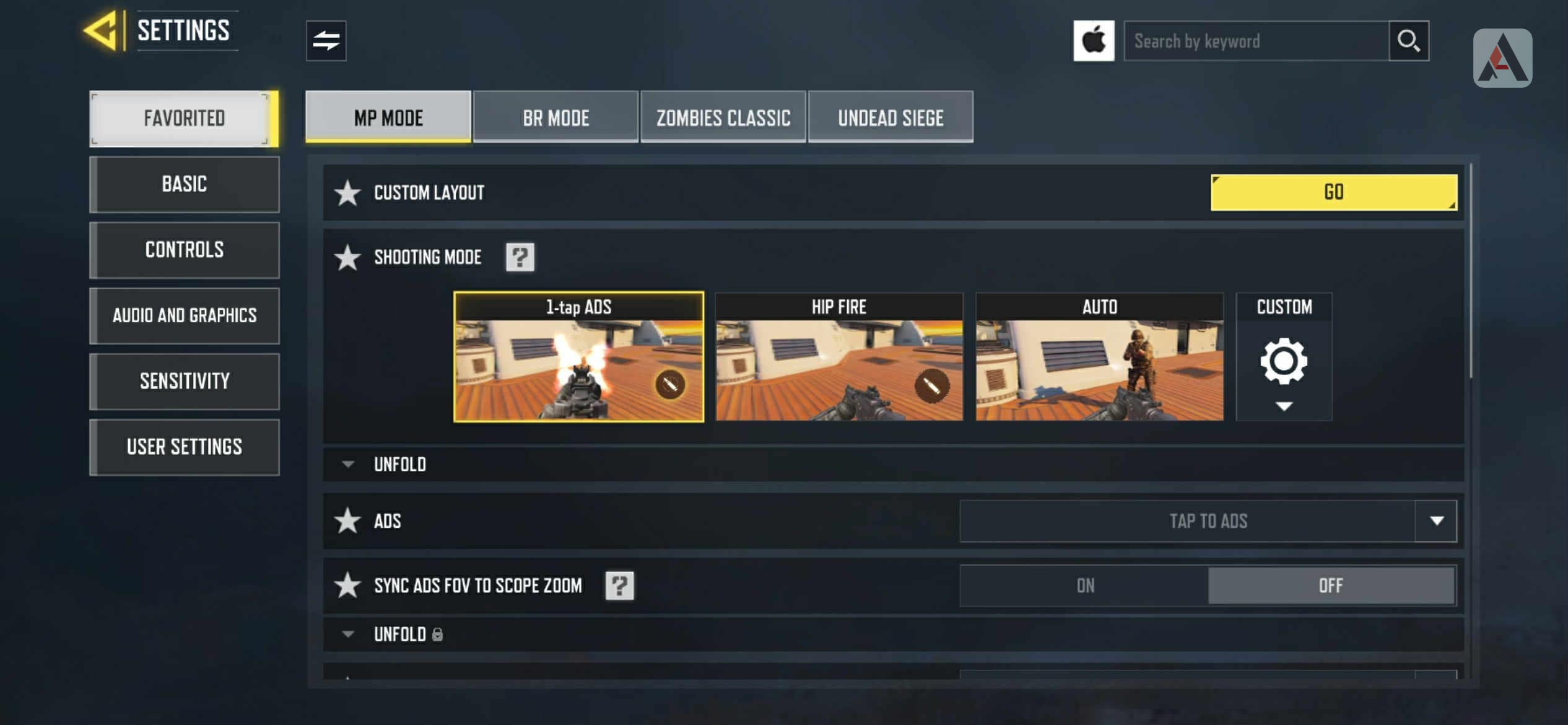Switch to the BR Mode tab
The width and height of the screenshot is (1568, 725).
[555, 118]
